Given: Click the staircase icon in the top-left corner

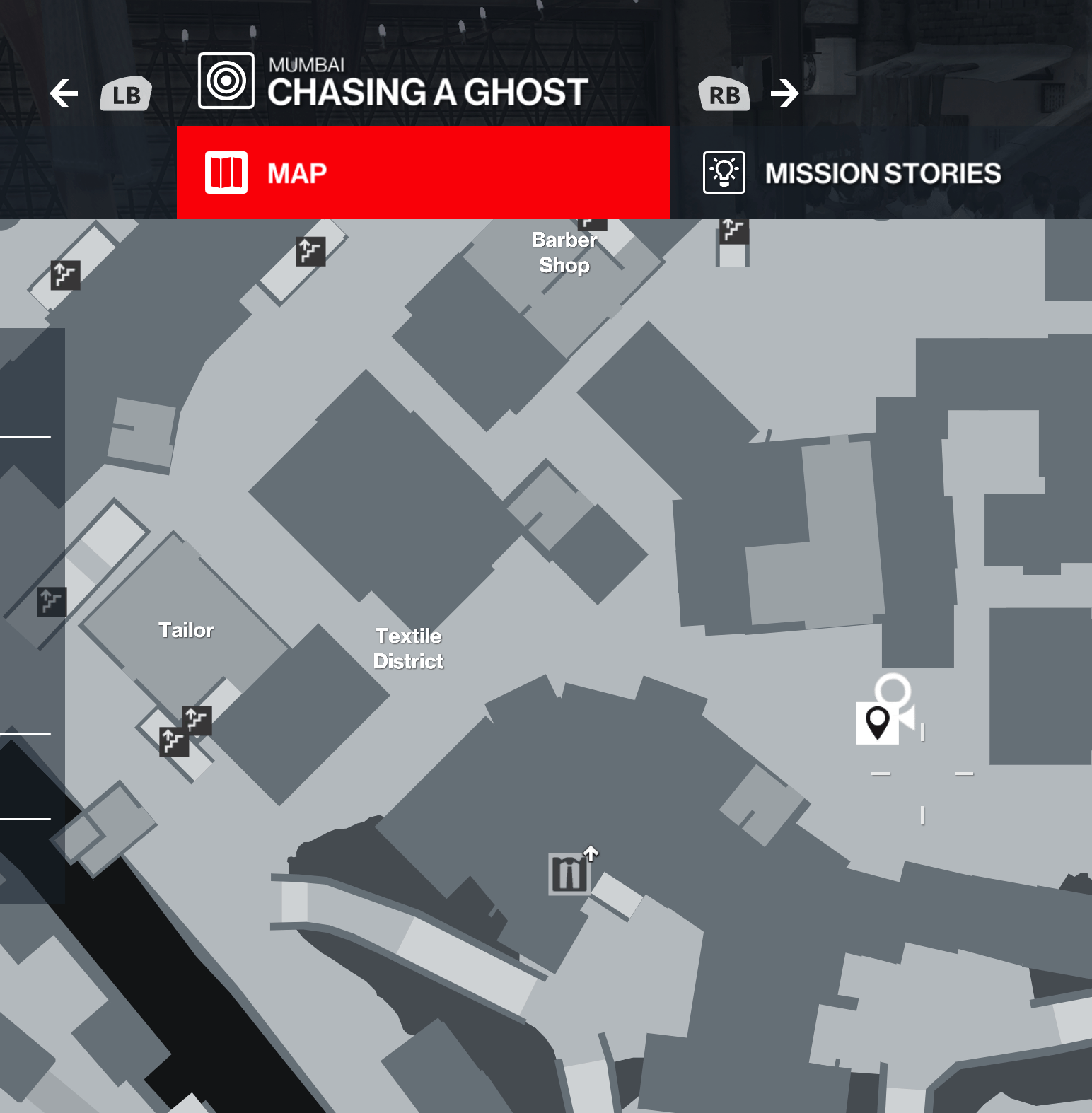Looking at the screenshot, I should tap(64, 274).
